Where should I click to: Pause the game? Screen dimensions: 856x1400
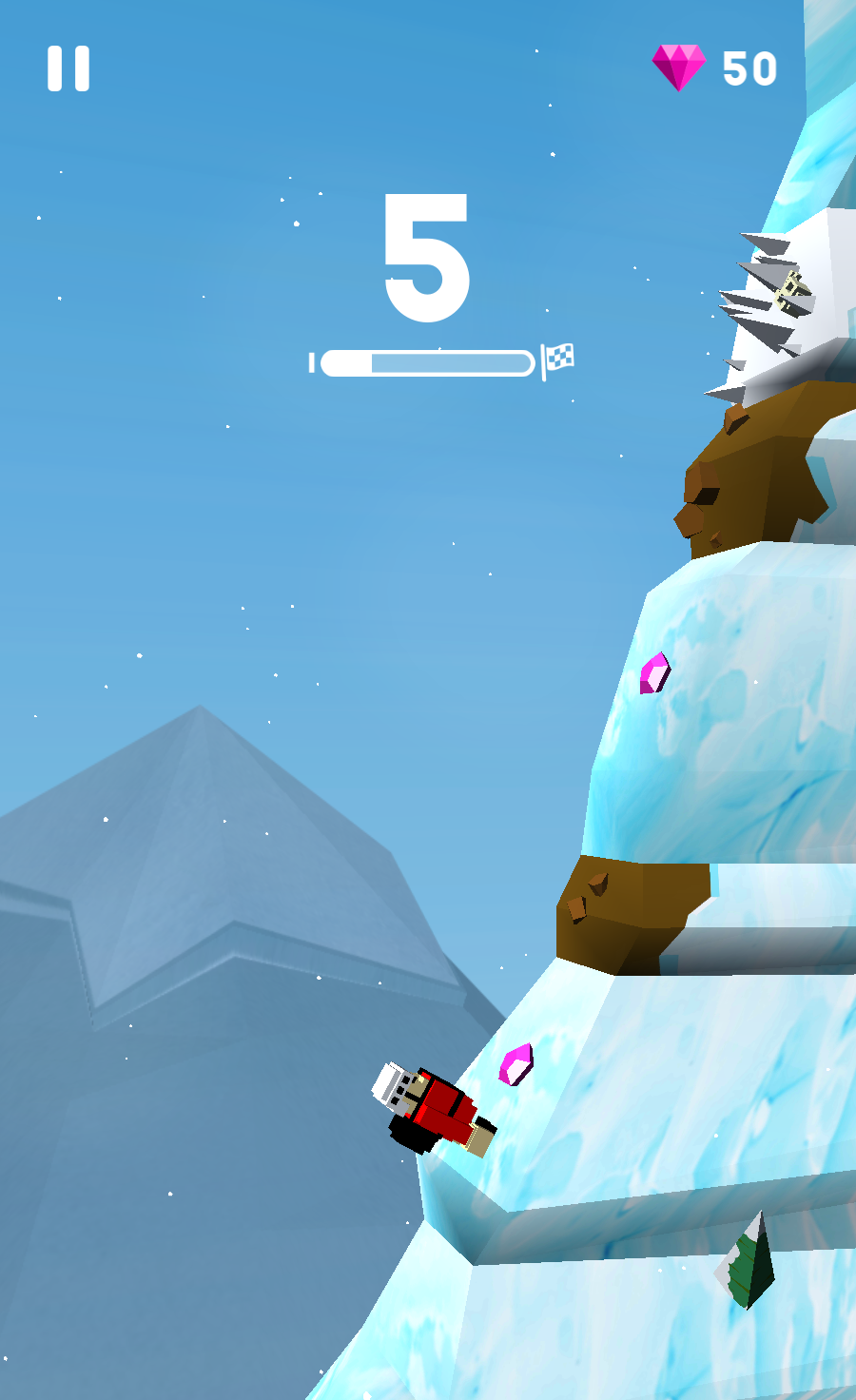(x=68, y=68)
